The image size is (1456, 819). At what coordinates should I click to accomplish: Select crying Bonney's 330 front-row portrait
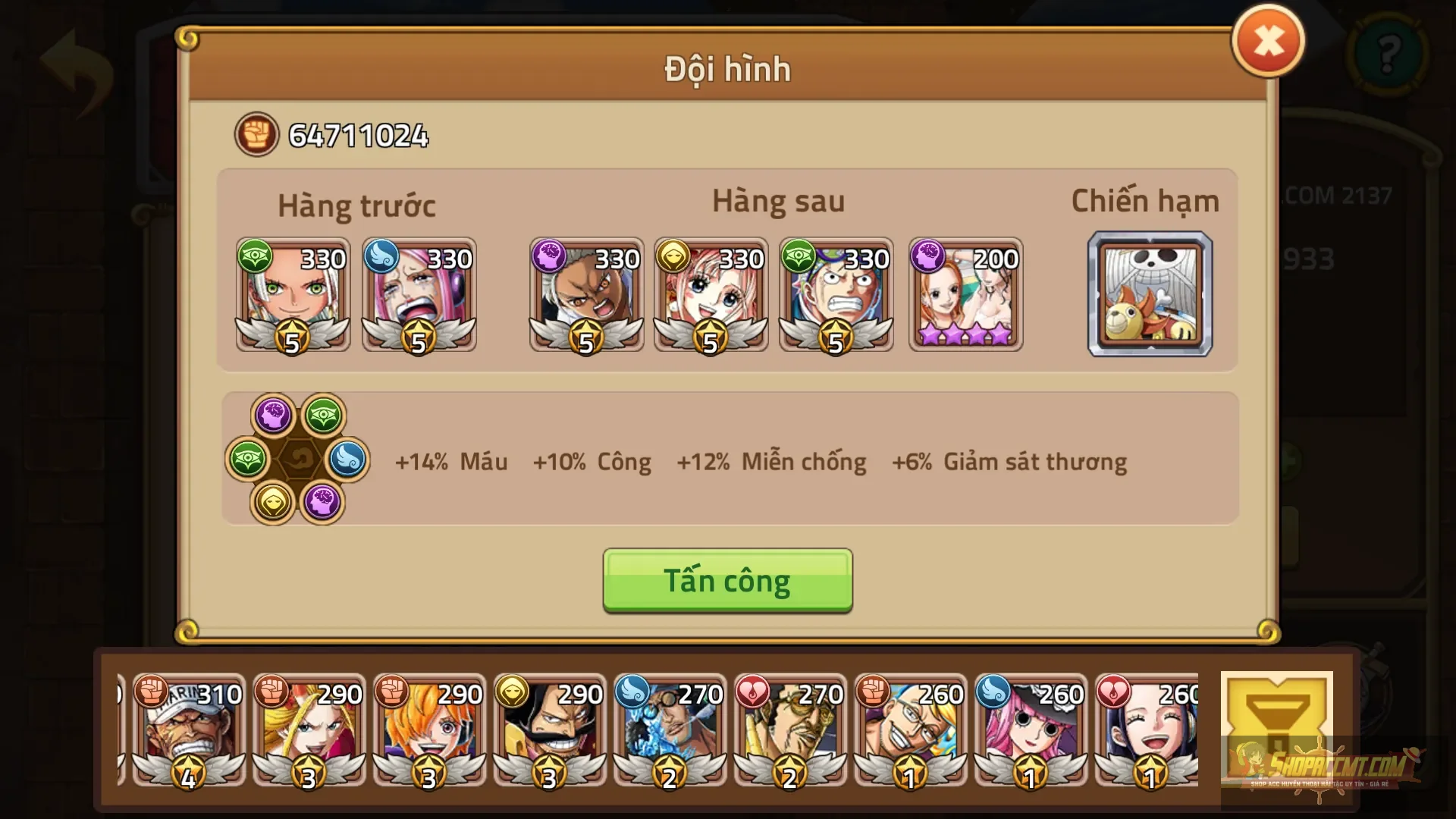(419, 296)
